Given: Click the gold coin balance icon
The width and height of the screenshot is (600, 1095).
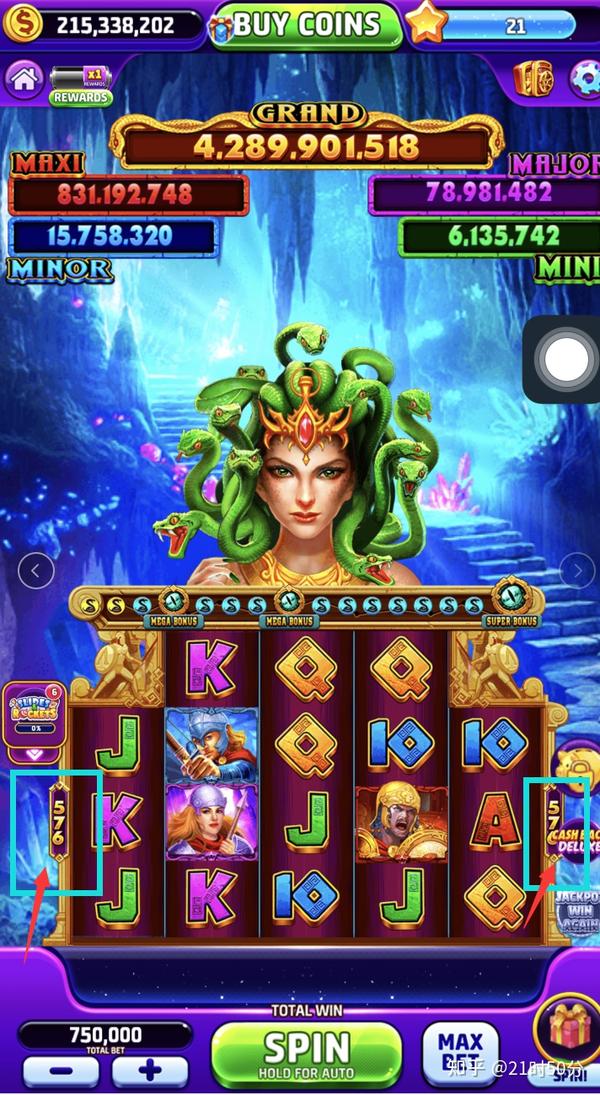Looking at the screenshot, I should (22, 24).
